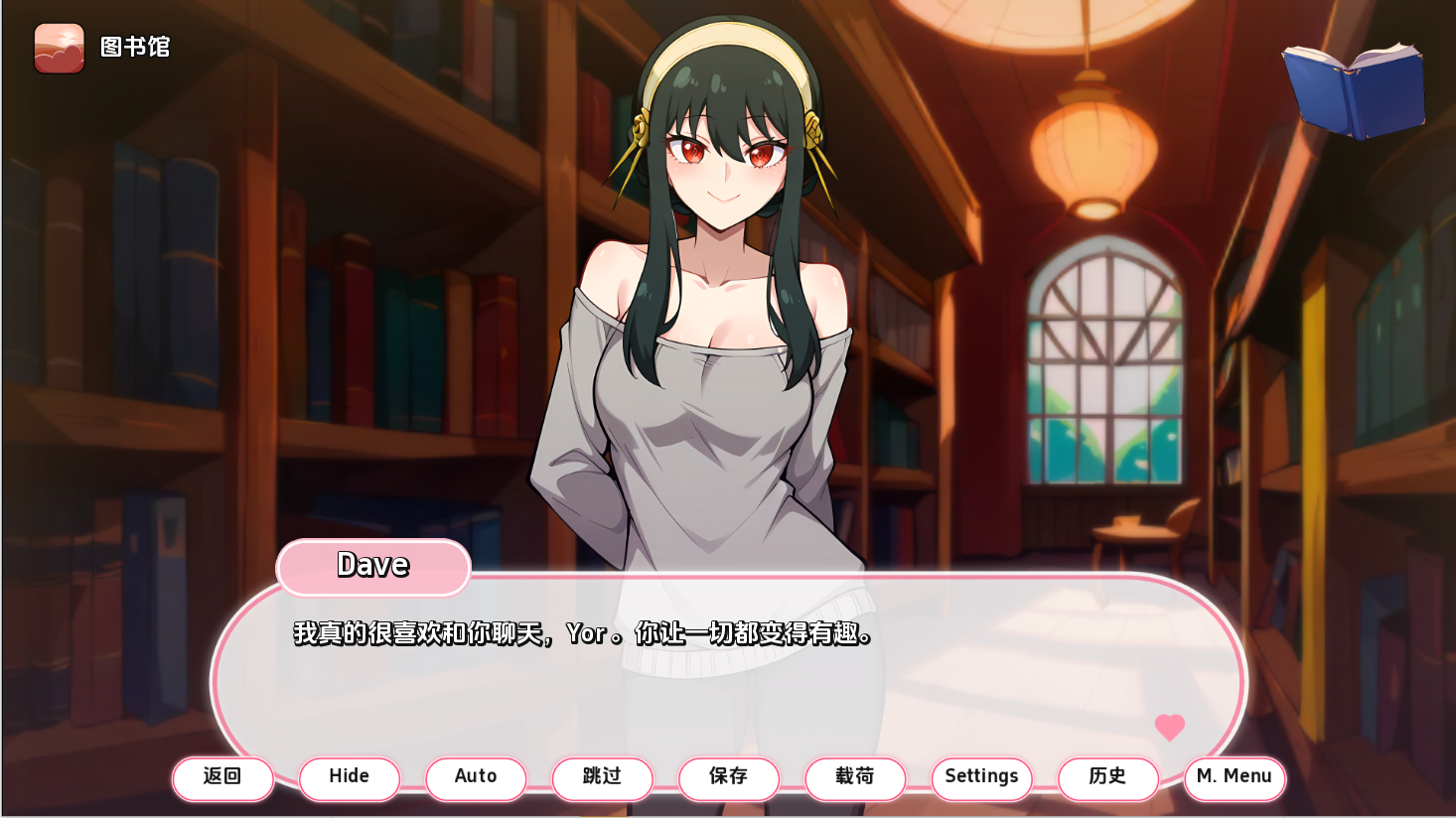
Task: Toggle Hide to conceal the textbox
Action: click(349, 778)
